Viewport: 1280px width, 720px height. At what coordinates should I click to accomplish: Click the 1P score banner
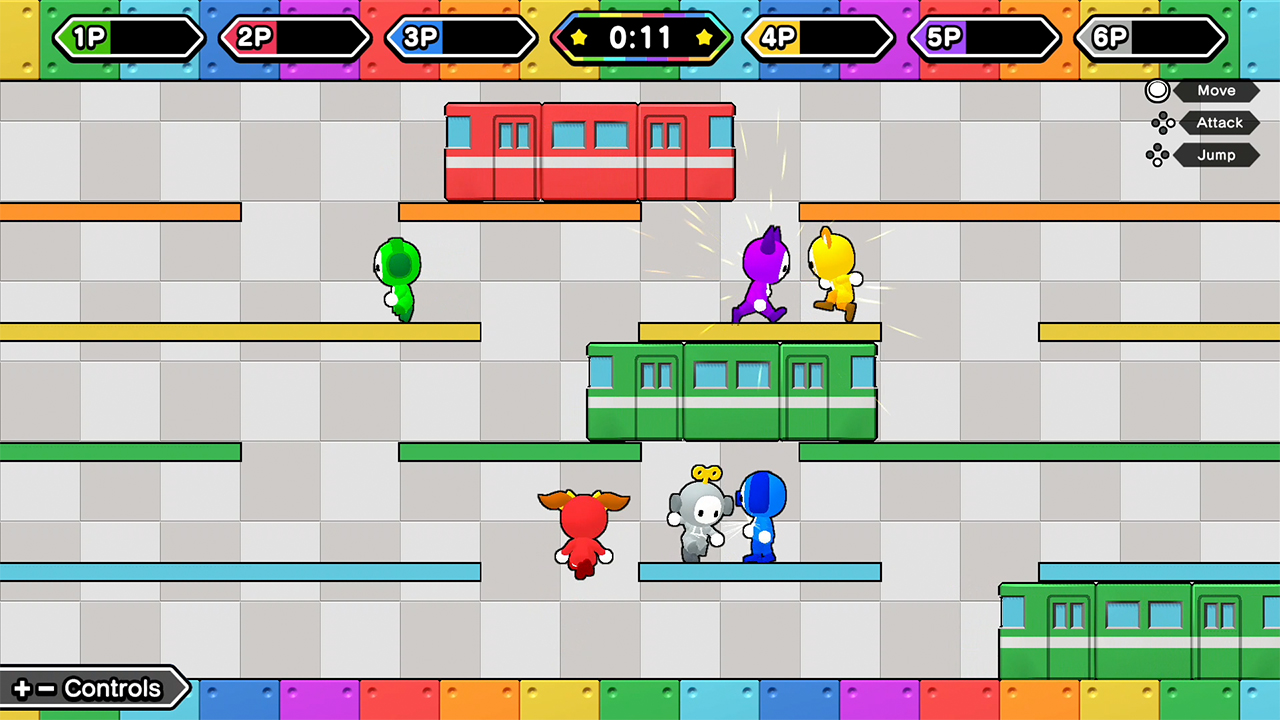[128, 40]
